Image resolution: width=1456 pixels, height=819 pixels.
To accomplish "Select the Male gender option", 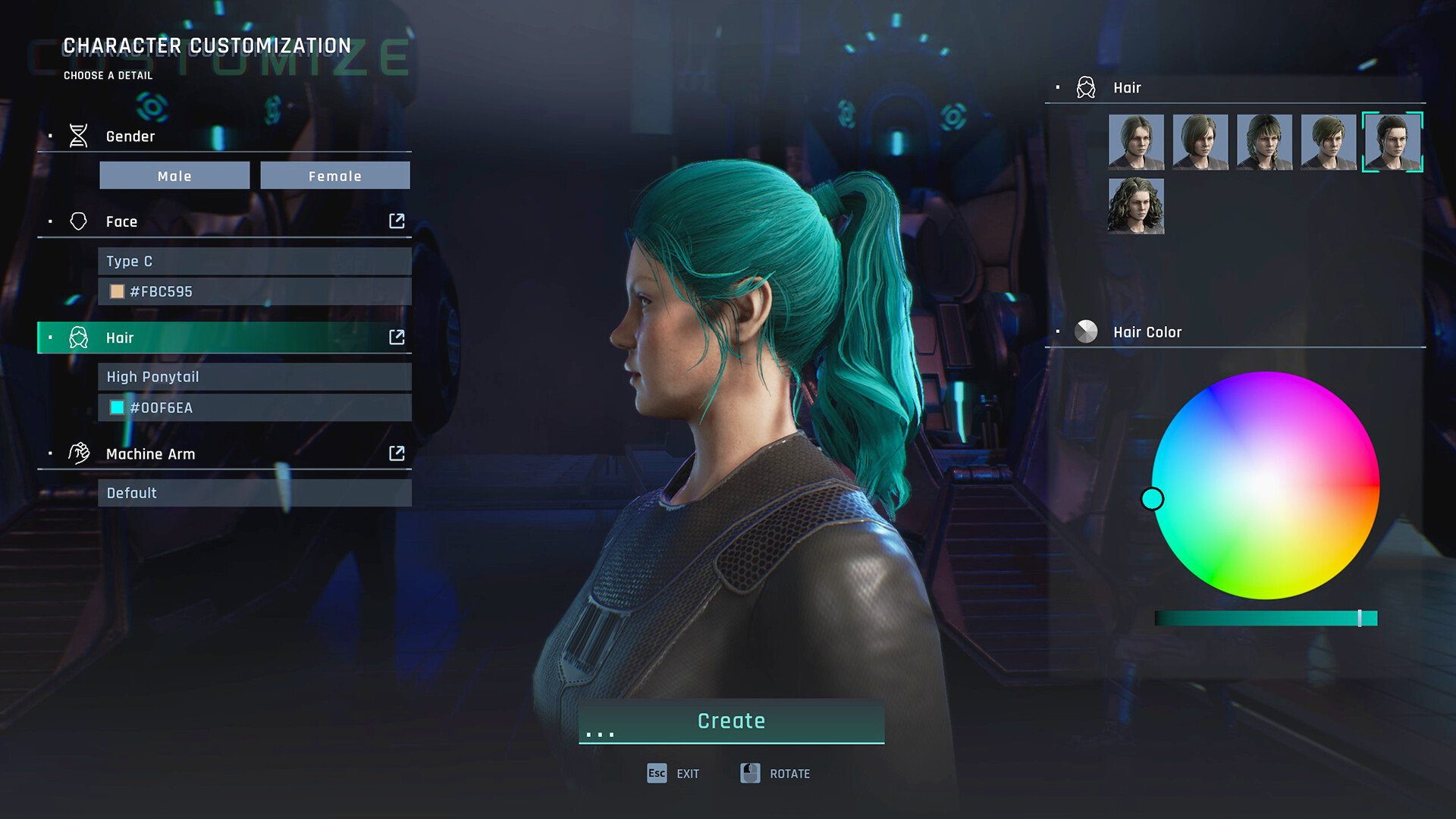I will tap(174, 175).
